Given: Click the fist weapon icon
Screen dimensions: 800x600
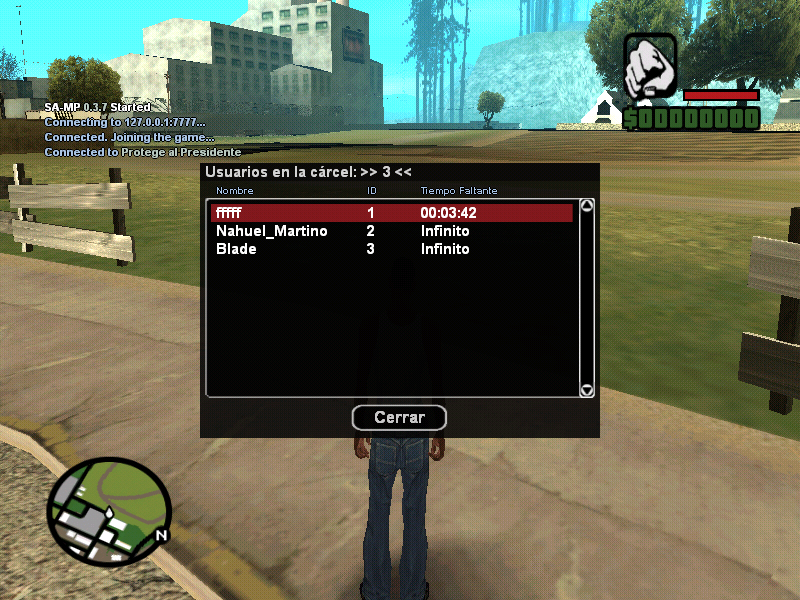Looking at the screenshot, I should coord(651,67).
